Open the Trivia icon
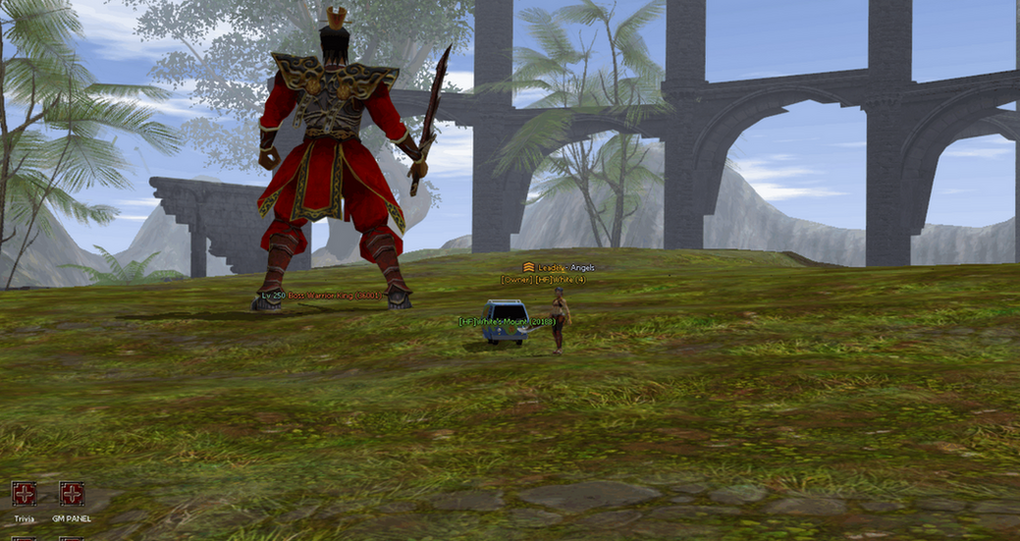Image resolution: width=1020 pixels, height=541 pixels. tap(24, 494)
